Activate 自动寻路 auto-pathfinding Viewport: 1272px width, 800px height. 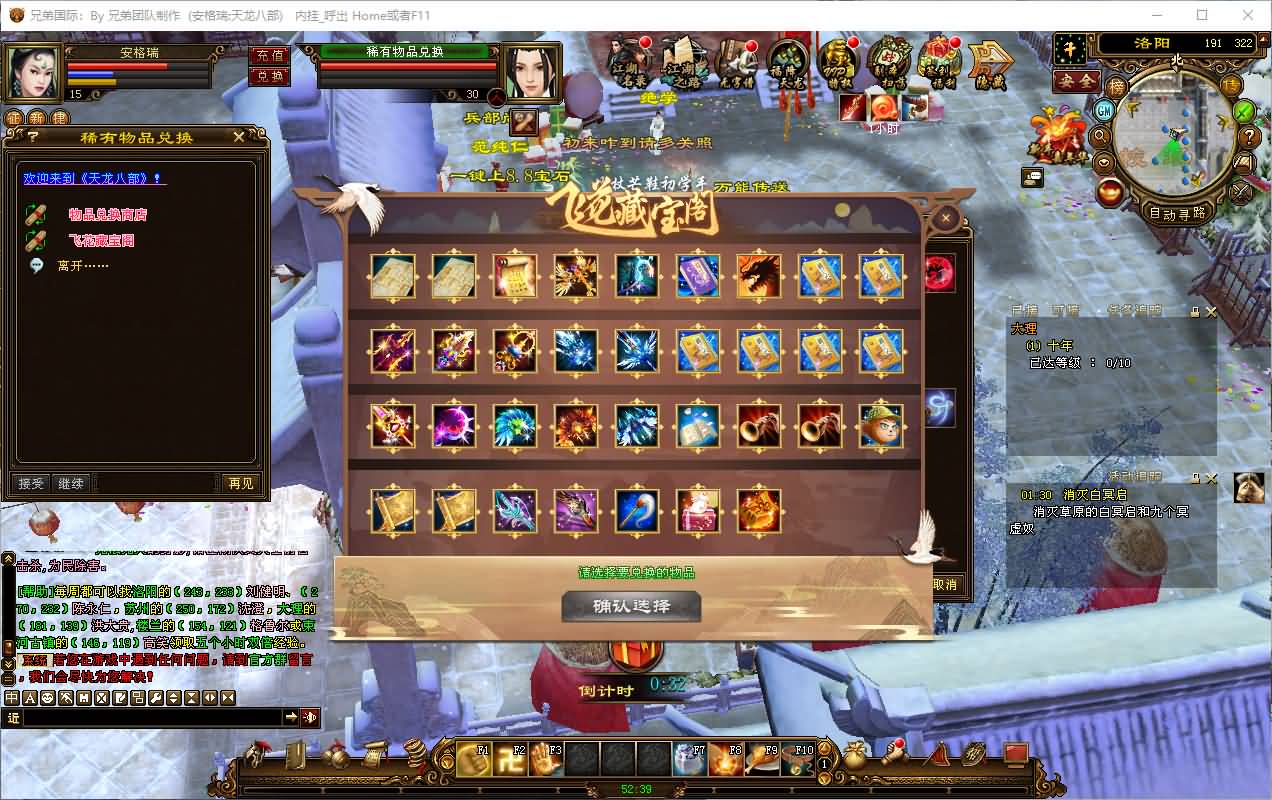click(1177, 213)
